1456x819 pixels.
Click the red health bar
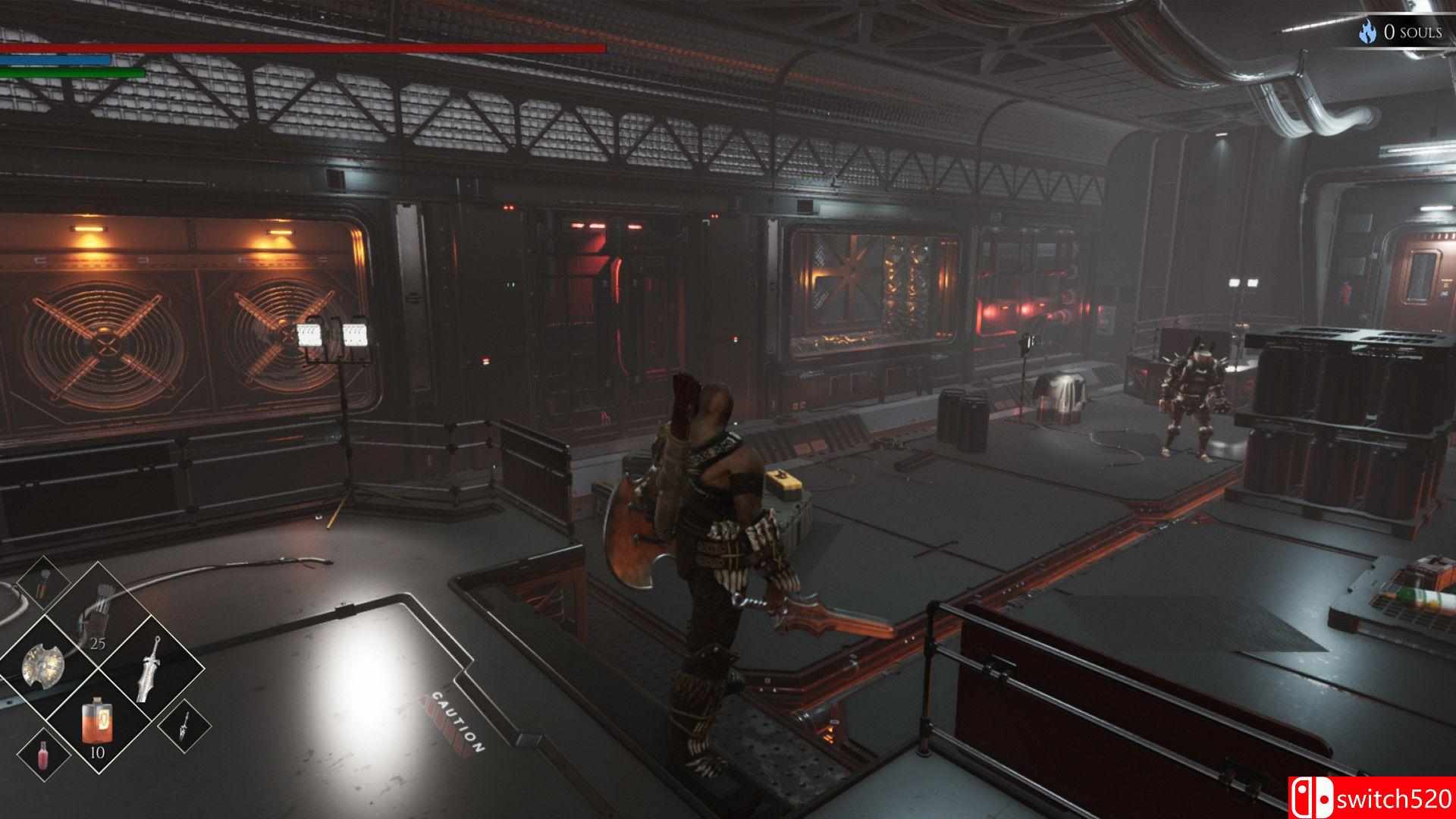[x=303, y=48]
